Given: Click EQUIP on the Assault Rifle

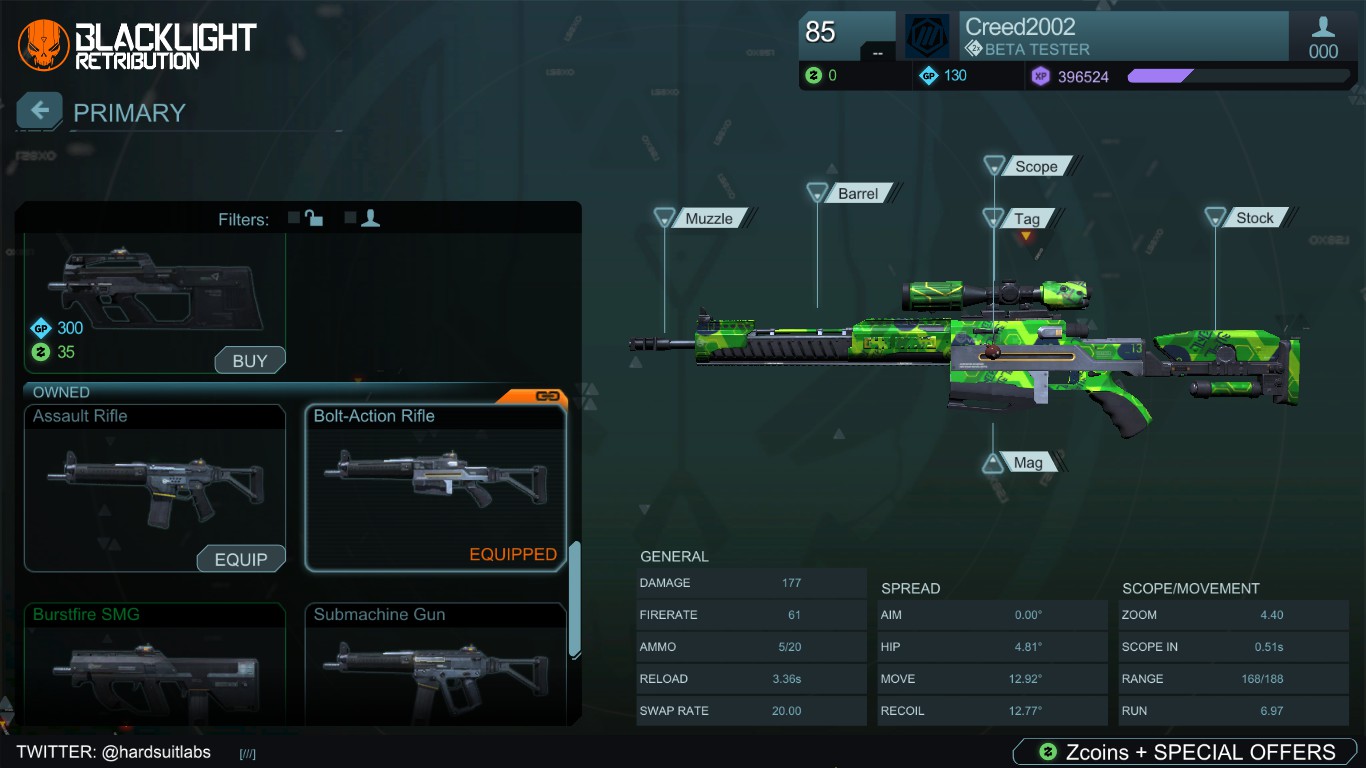Looking at the screenshot, I should click(241, 559).
